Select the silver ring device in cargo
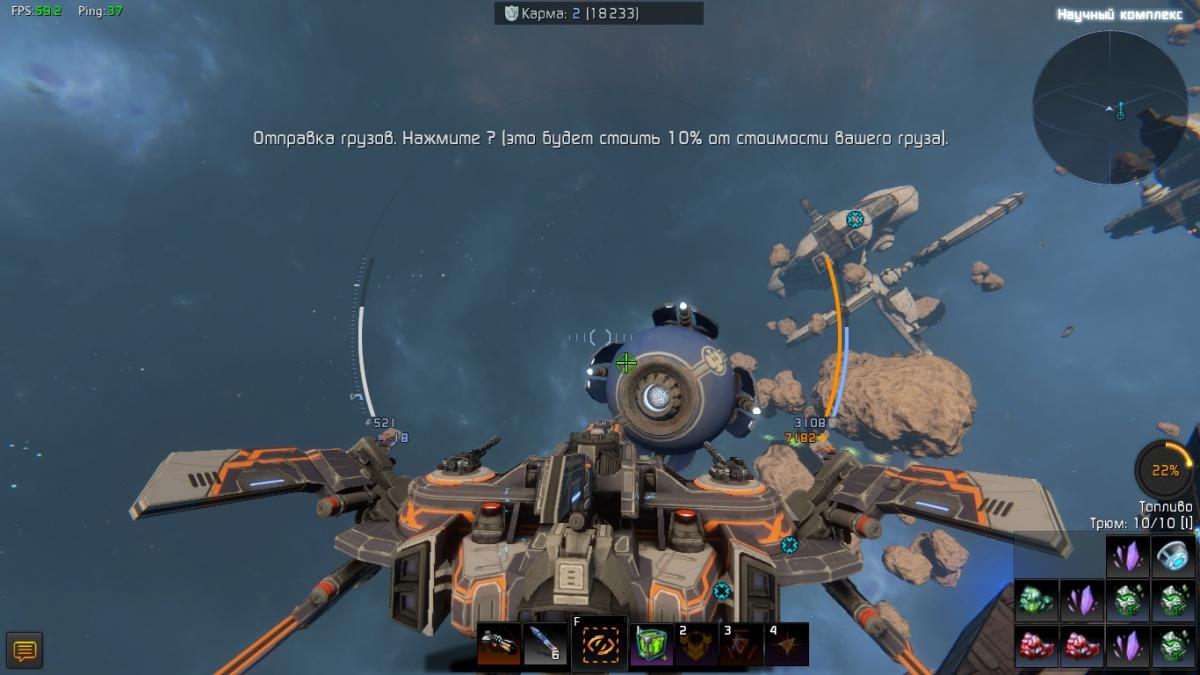This screenshot has width=1200, height=675. pyautogui.click(x=1174, y=555)
